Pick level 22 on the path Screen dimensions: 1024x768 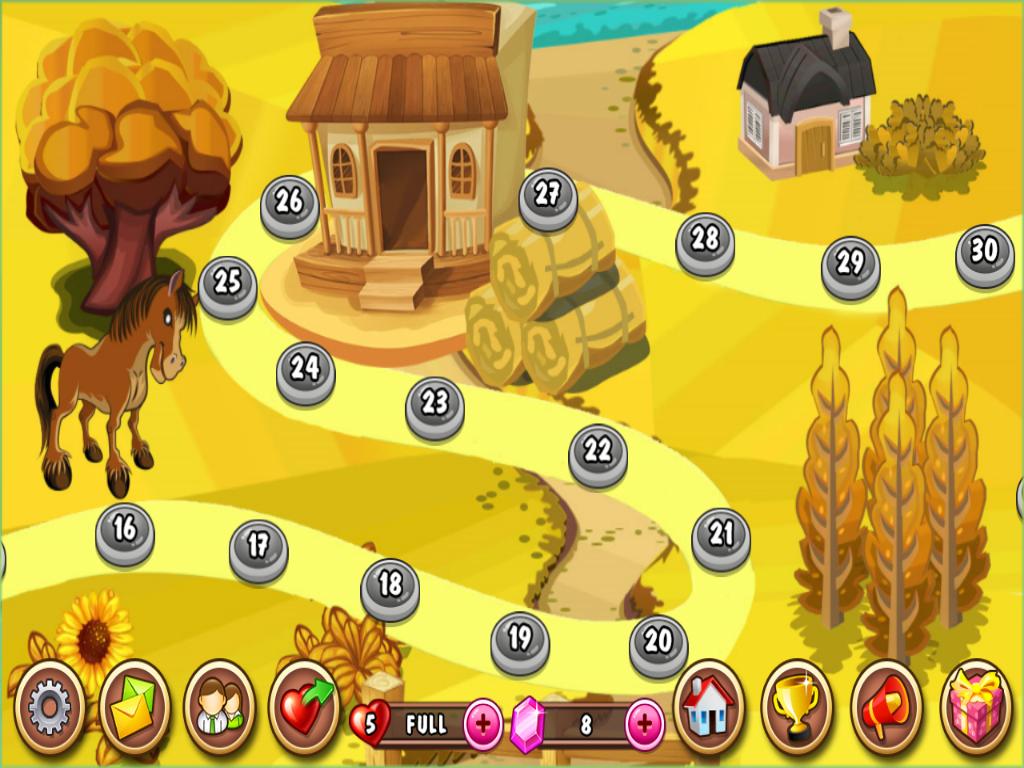point(597,454)
